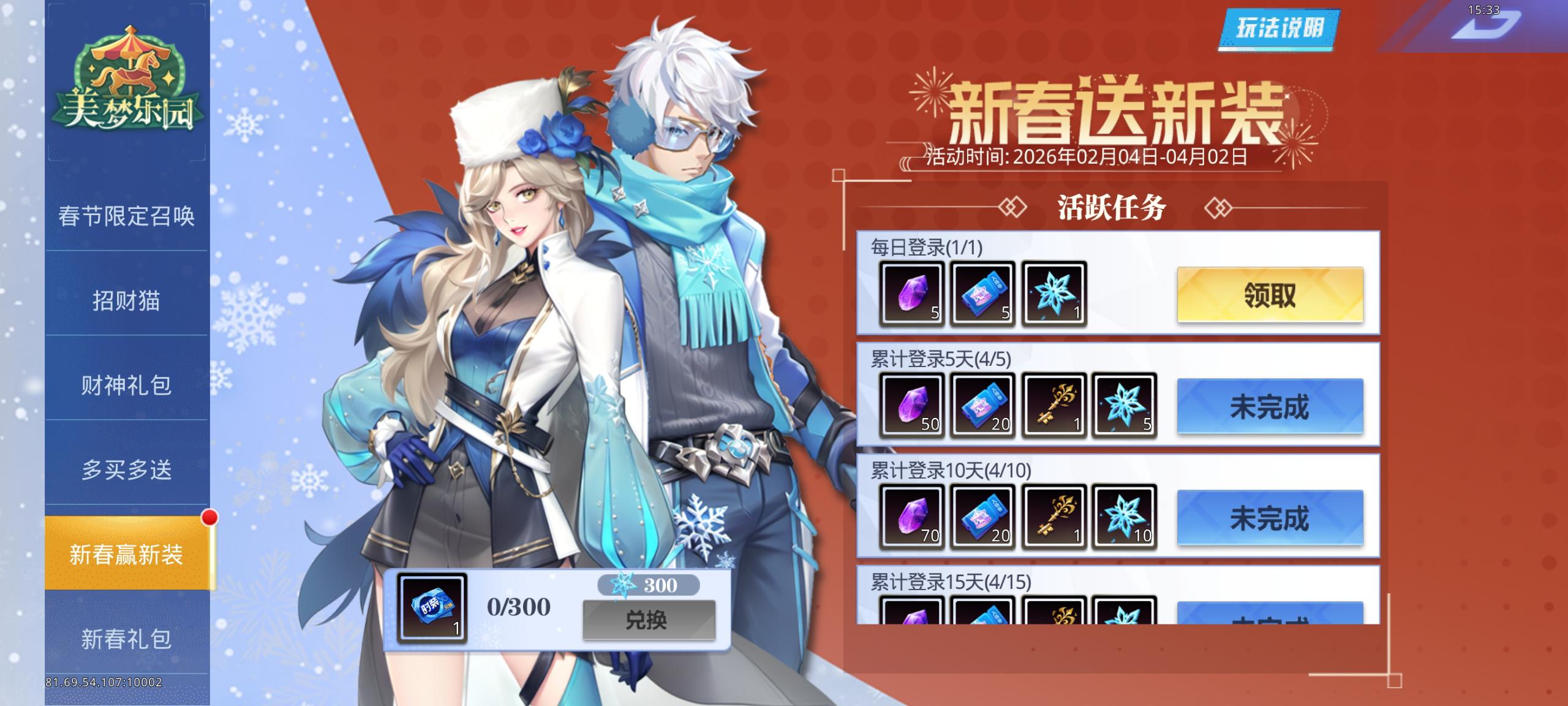This screenshot has height=706, width=1568.
Task: Open the 美梦乐园 carousel event logo
Action: click(x=127, y=83)
